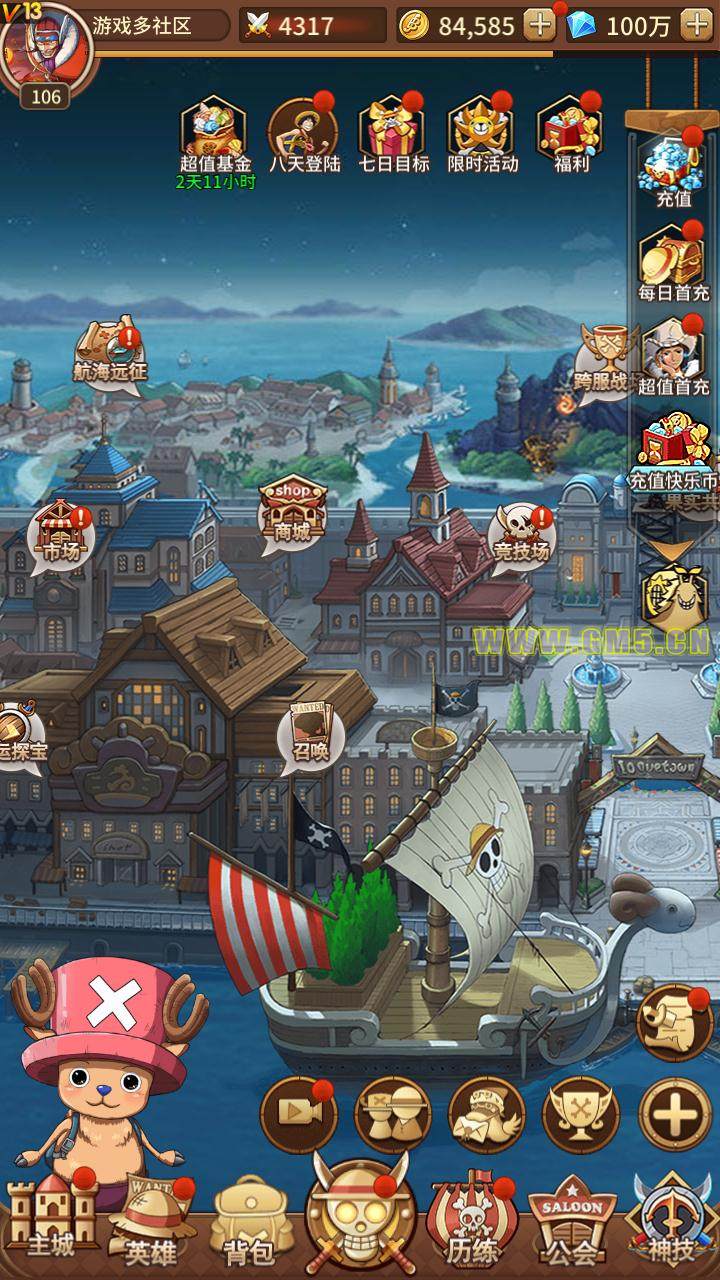Add more diamonds with plus button

click(696, 25)
